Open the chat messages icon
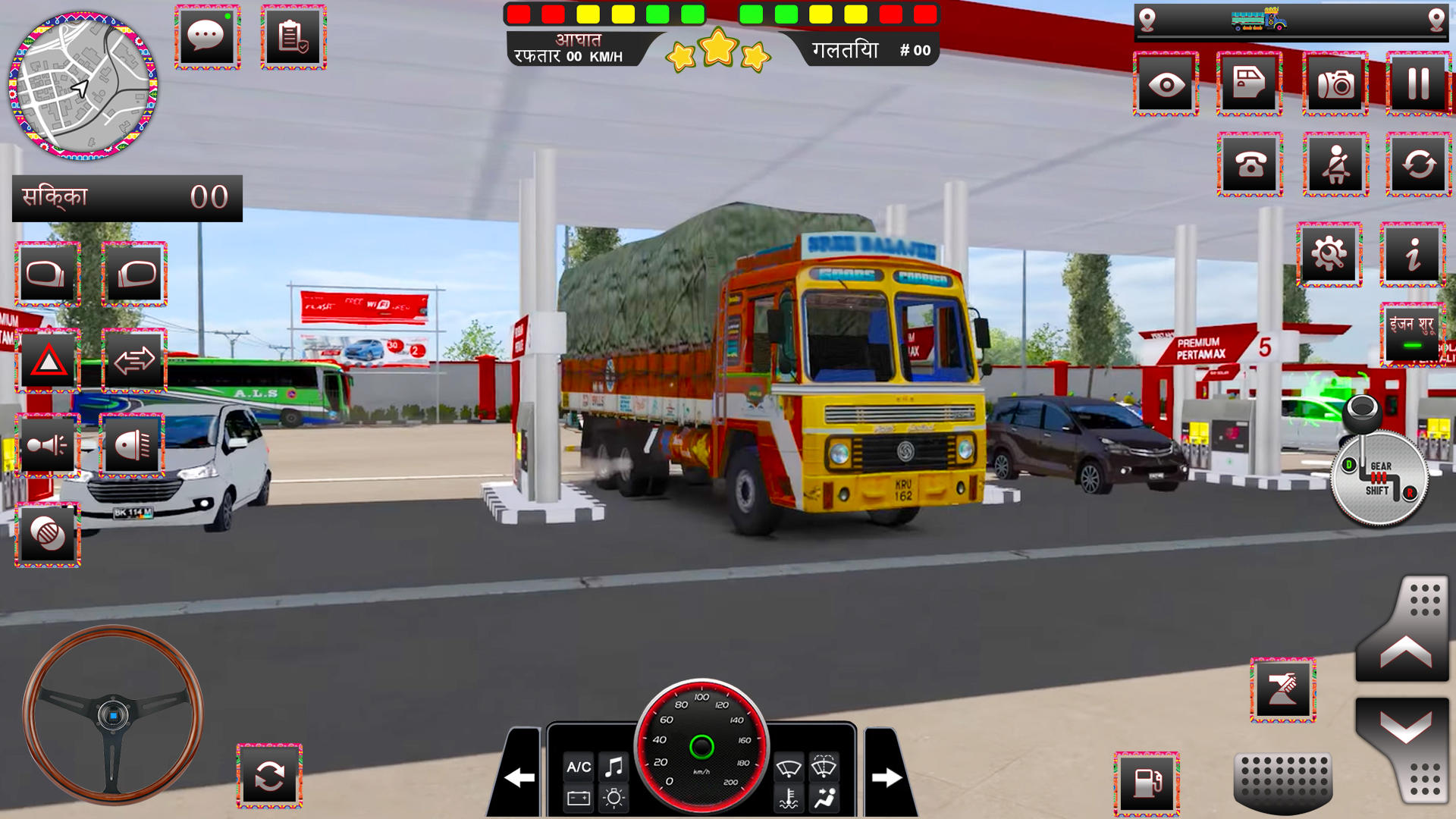Viewport: 1456px width, 819px height. coord(206,36)
